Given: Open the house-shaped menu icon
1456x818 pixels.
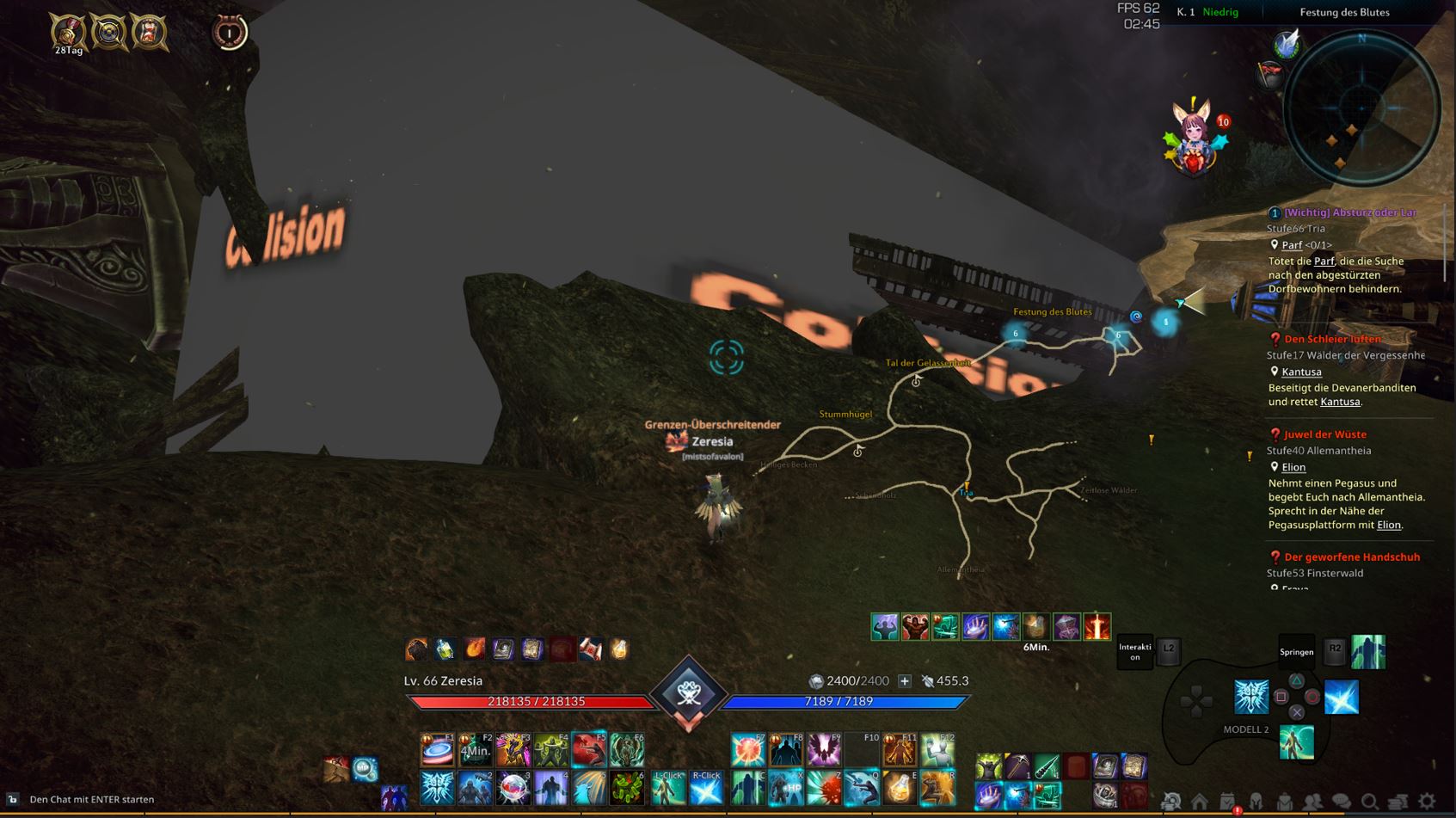Looking at the screenshot, I should tap(1200, 802).
